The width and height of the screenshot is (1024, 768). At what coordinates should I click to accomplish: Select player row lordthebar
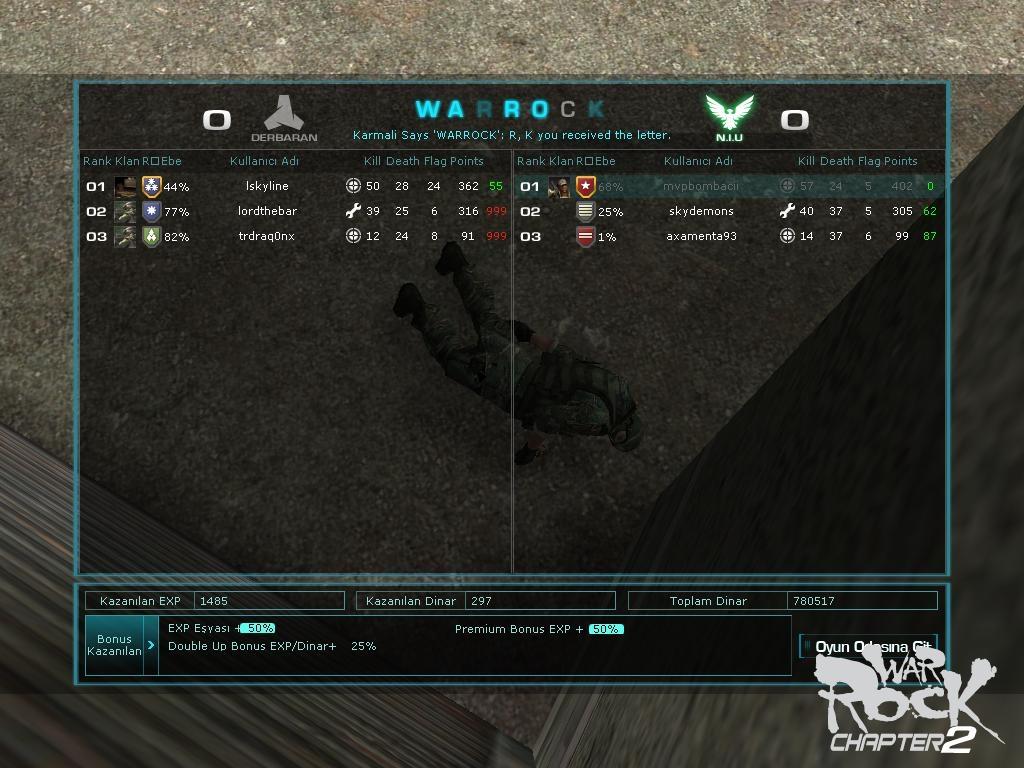point(267,211)
